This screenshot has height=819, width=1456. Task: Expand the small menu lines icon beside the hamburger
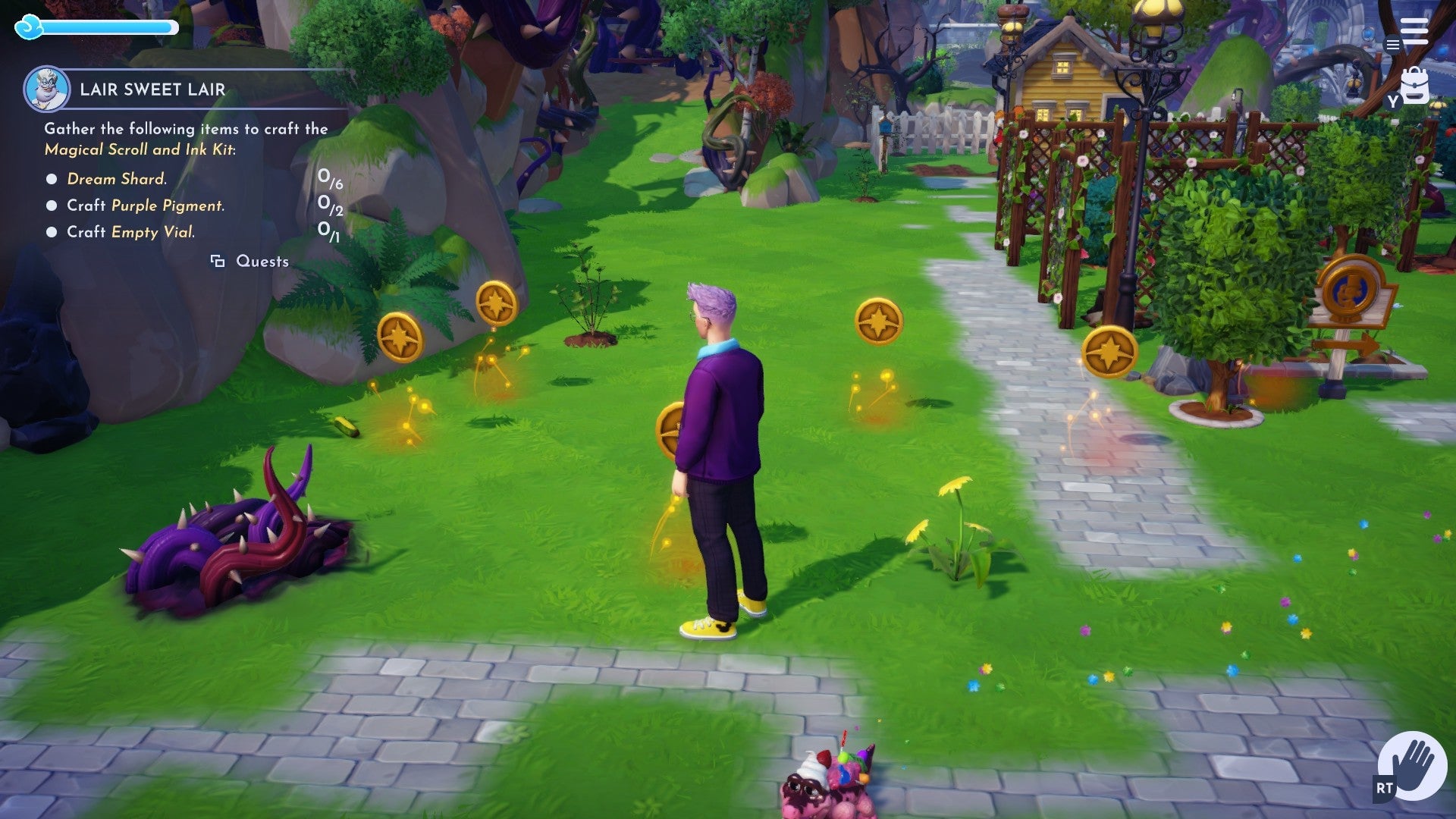click(x=1392, y=45)
